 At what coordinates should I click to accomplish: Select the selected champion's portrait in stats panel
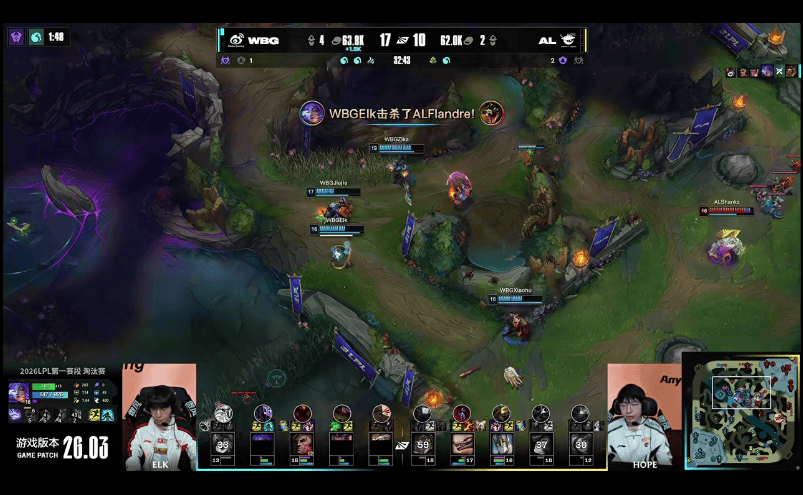coord(18,391)
